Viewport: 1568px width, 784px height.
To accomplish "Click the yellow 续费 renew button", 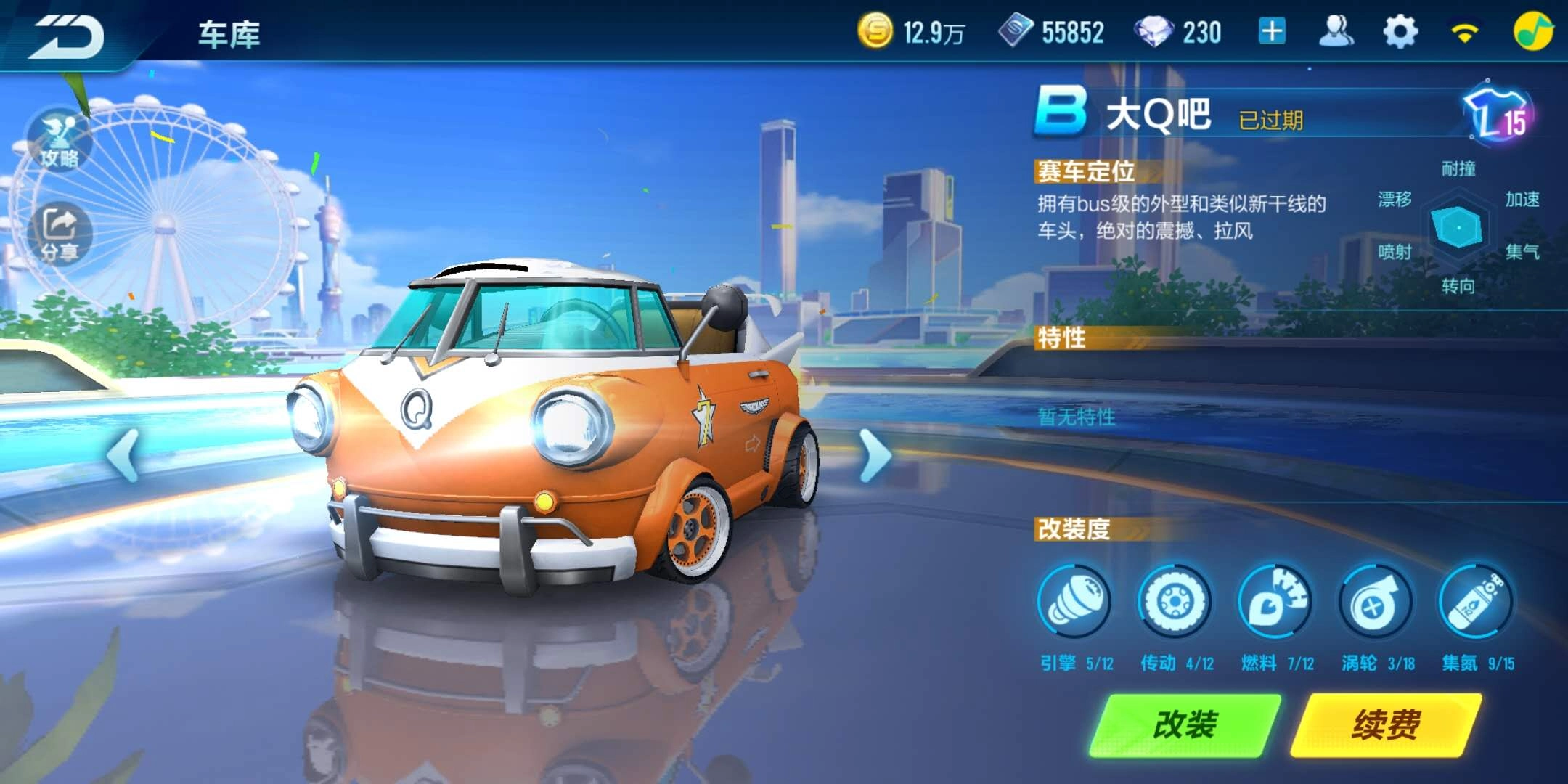I will (1386, 724).
